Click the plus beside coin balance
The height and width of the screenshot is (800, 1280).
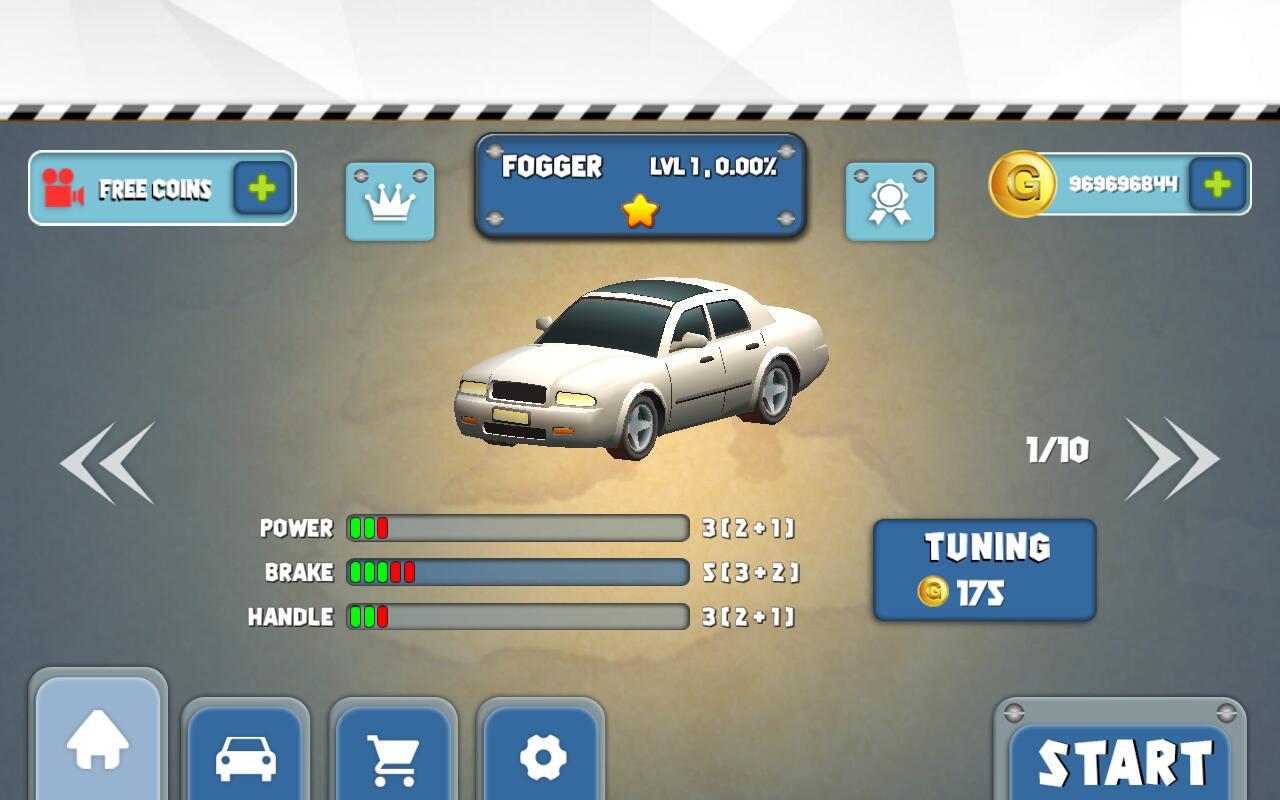tap(1216, 184)
